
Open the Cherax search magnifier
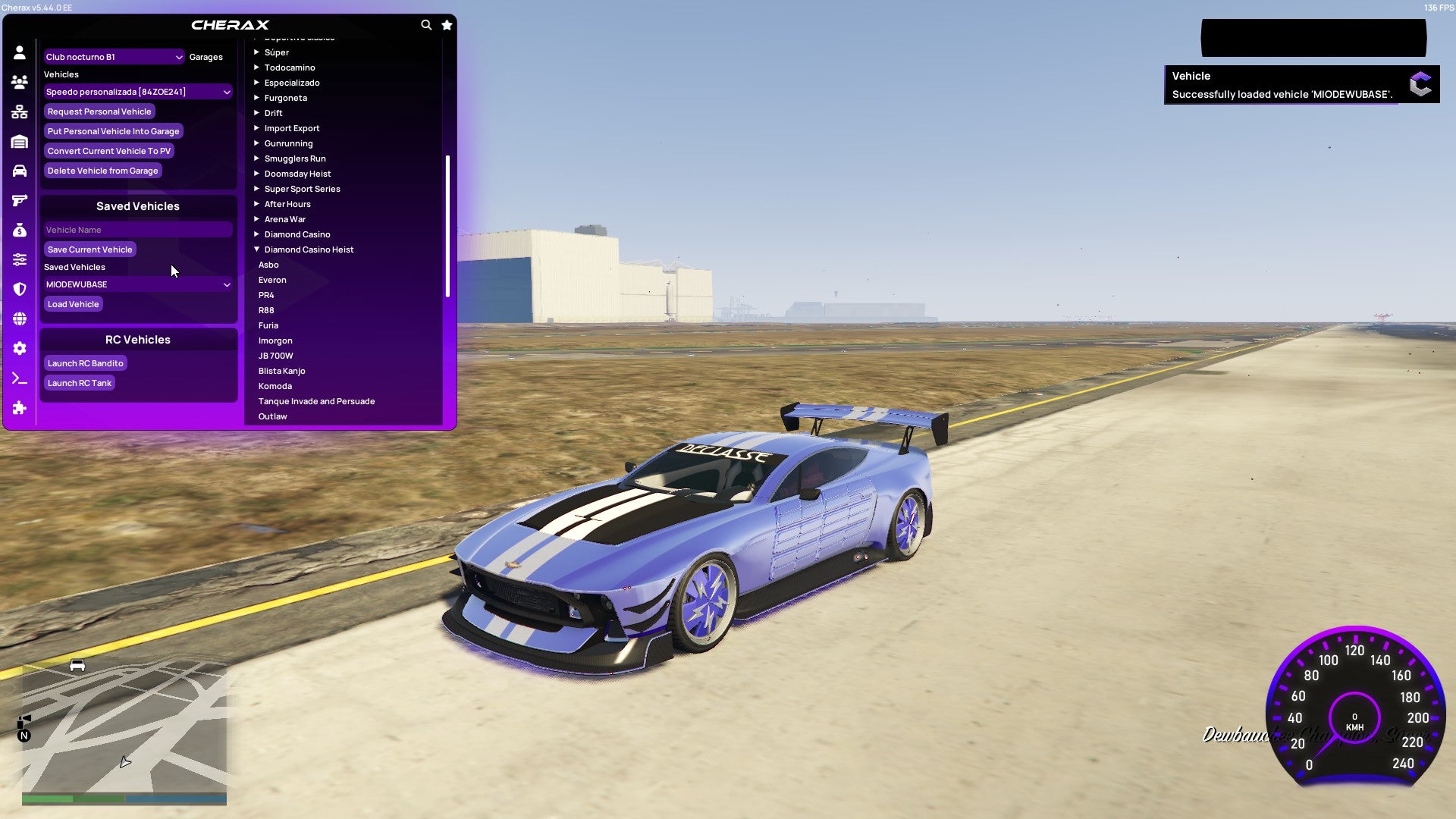coord(426,24)
